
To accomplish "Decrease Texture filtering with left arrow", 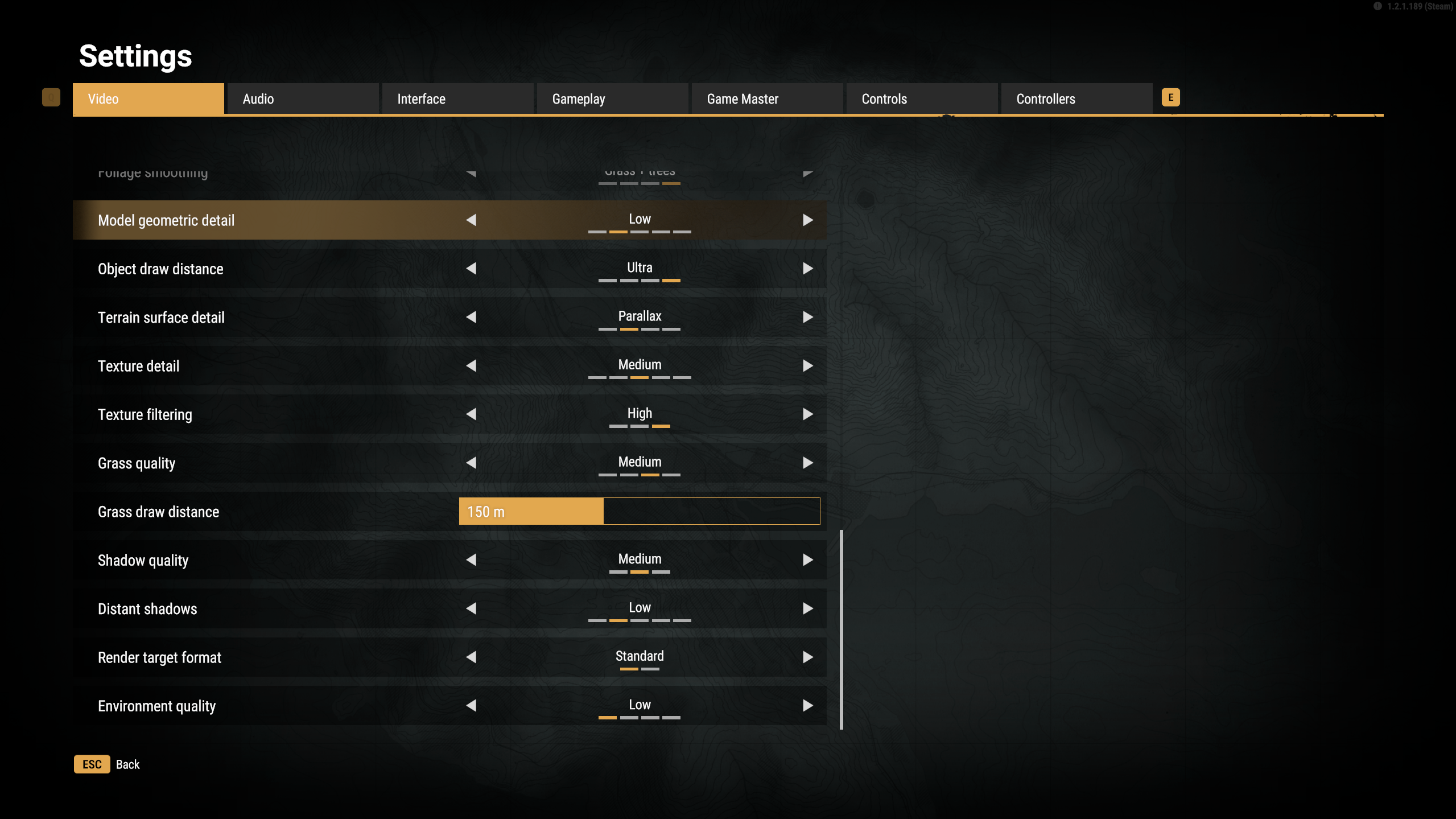I will (471, 414).
